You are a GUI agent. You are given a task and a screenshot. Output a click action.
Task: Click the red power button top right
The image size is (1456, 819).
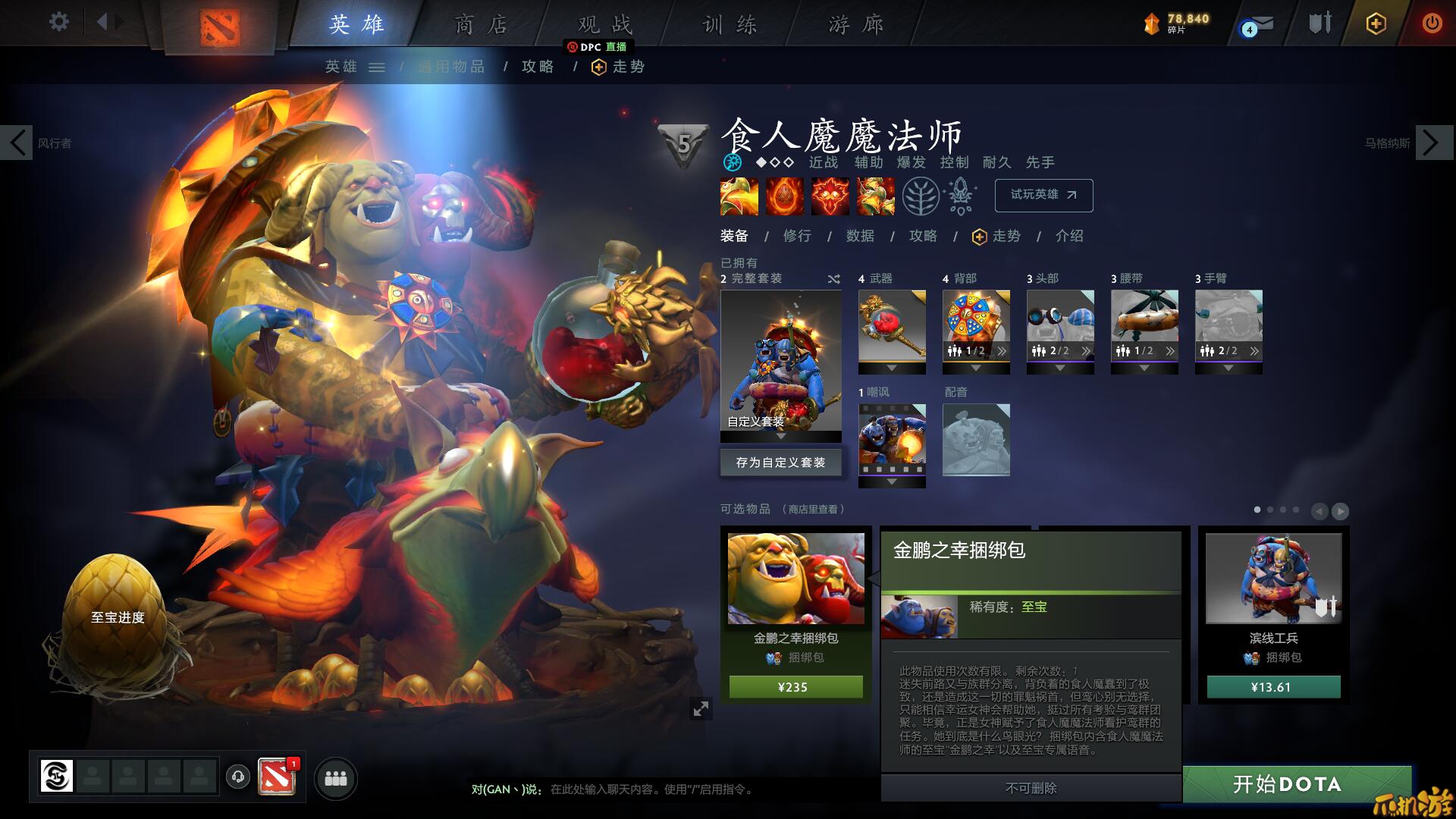point(1432,24)
